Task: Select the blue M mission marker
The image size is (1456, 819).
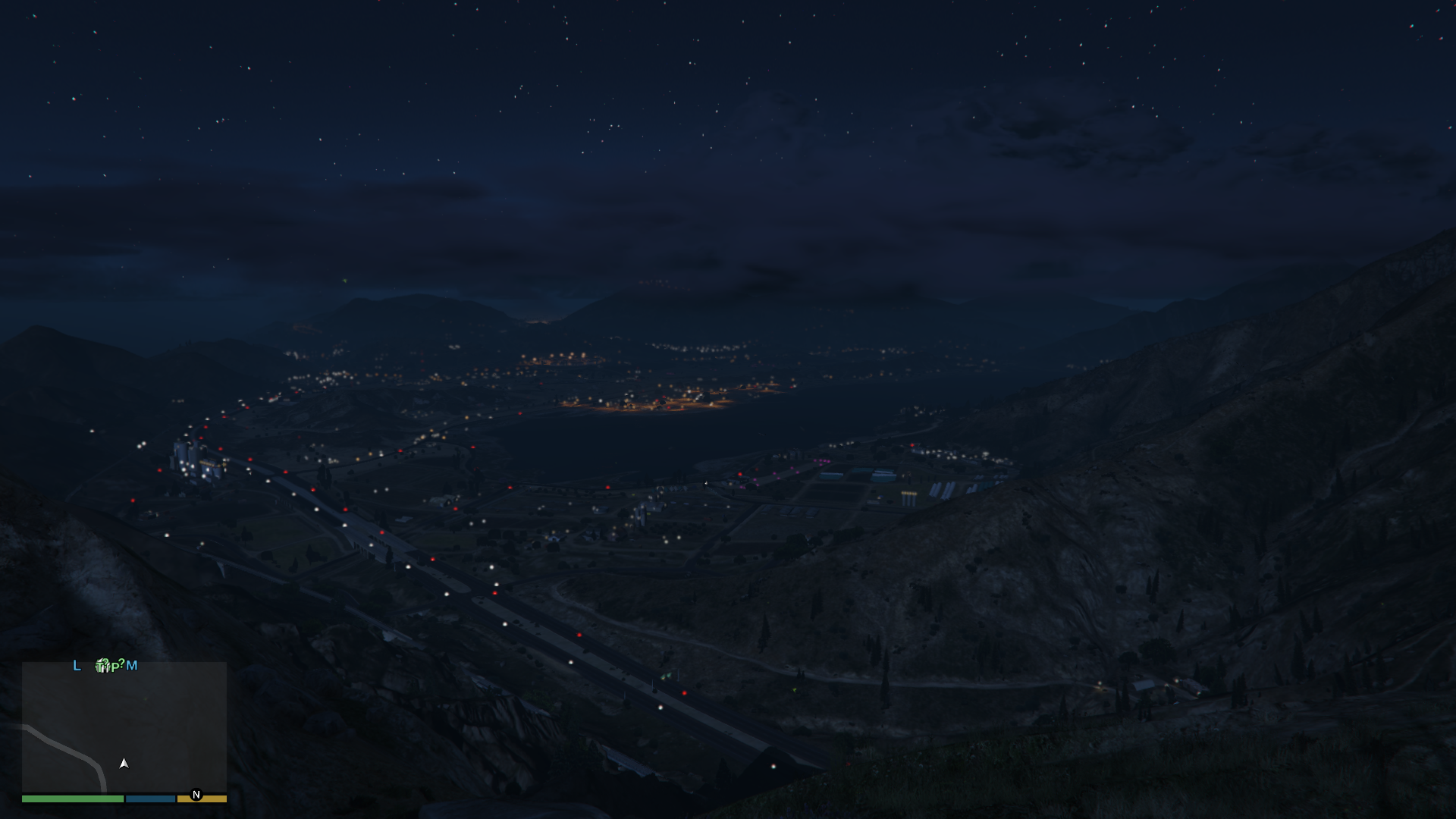Action: [132, 666]
